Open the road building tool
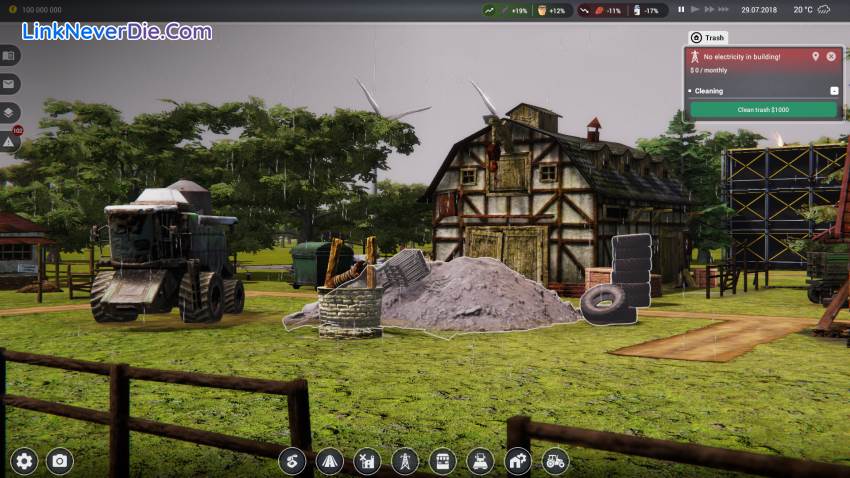The height and width of the screenshot is (478, 850). click(330, 461)
